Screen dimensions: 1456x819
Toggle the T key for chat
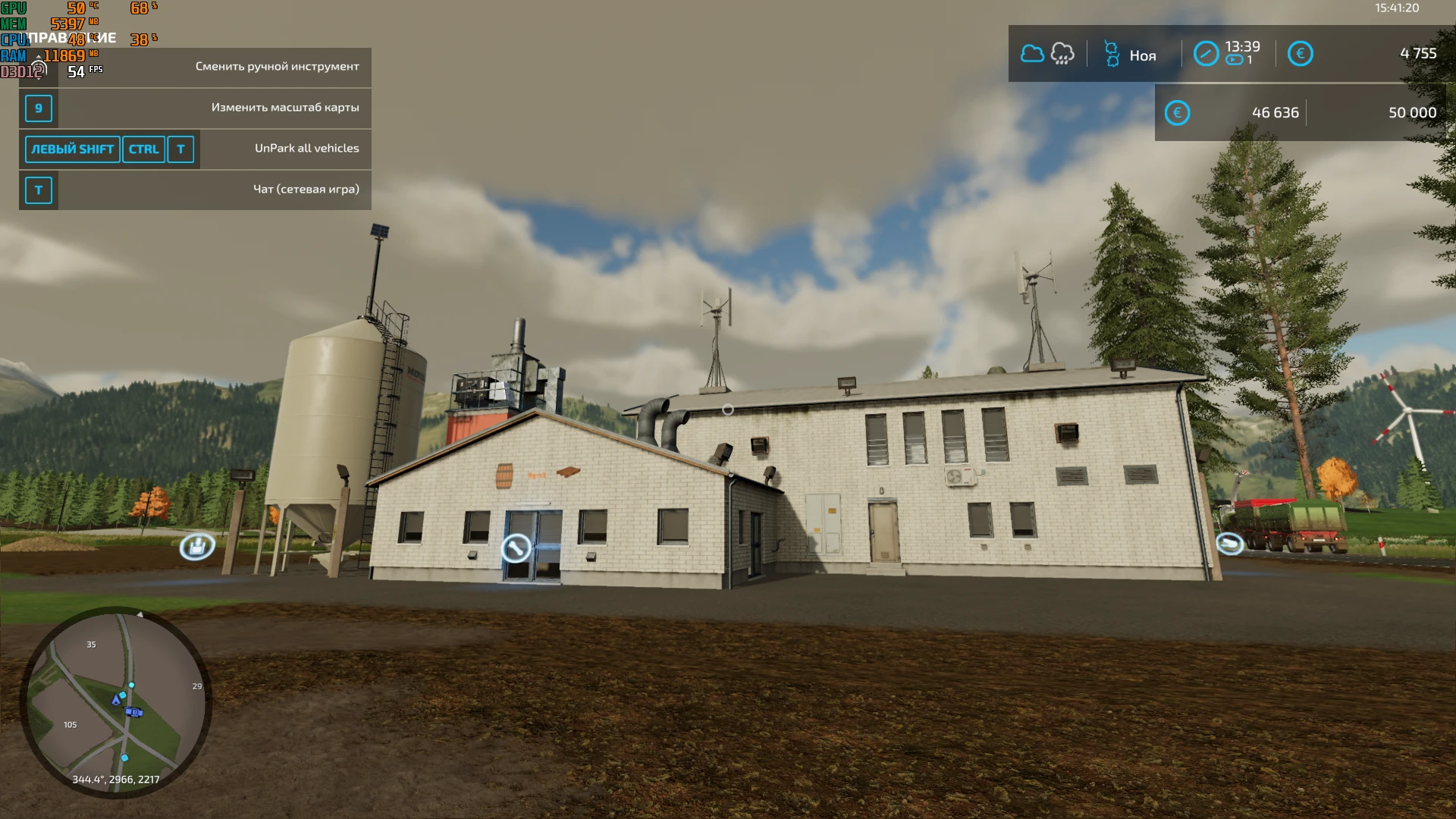38,190
